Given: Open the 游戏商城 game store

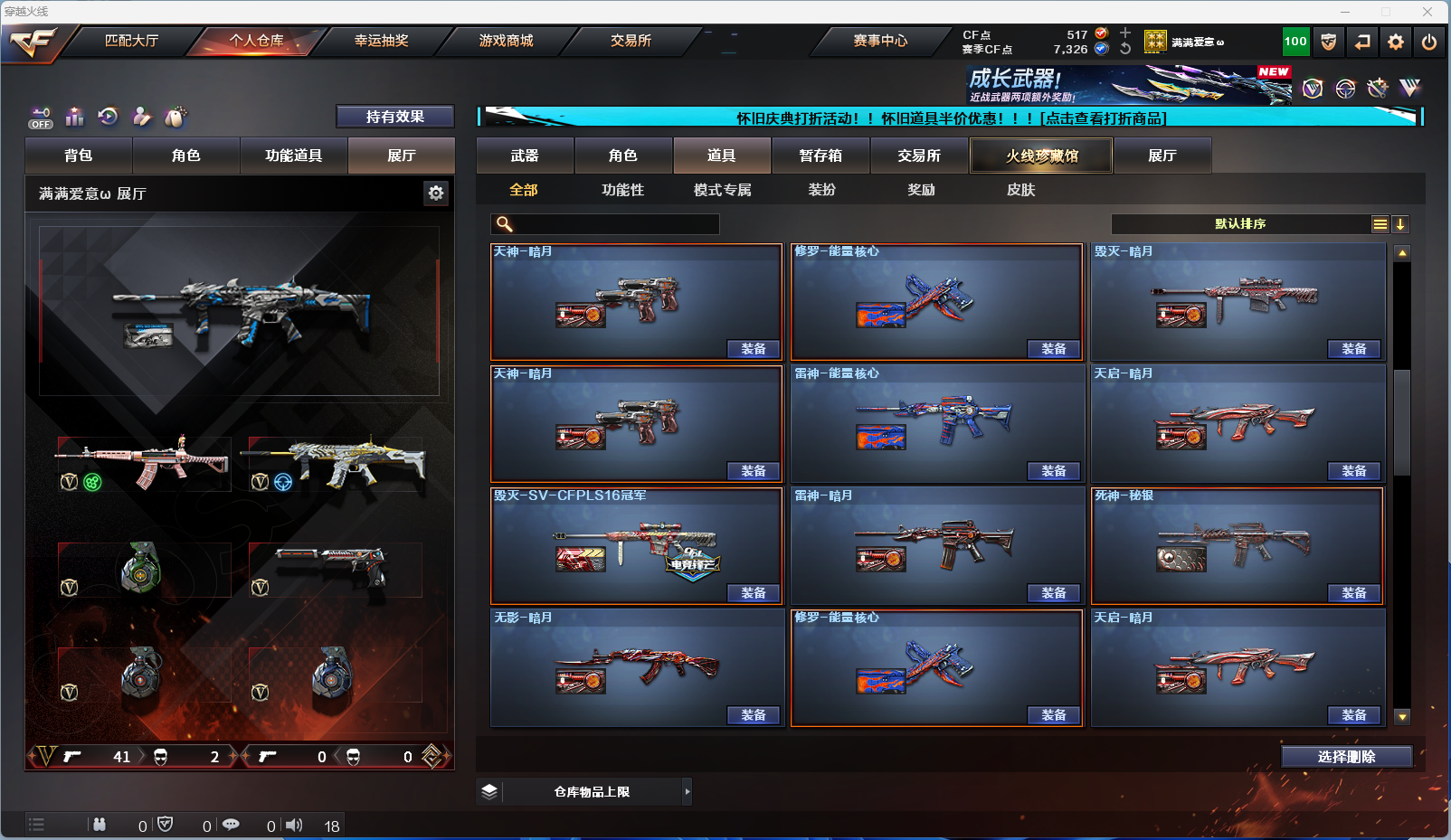Looking at the screenshot, I should [506, 41].
